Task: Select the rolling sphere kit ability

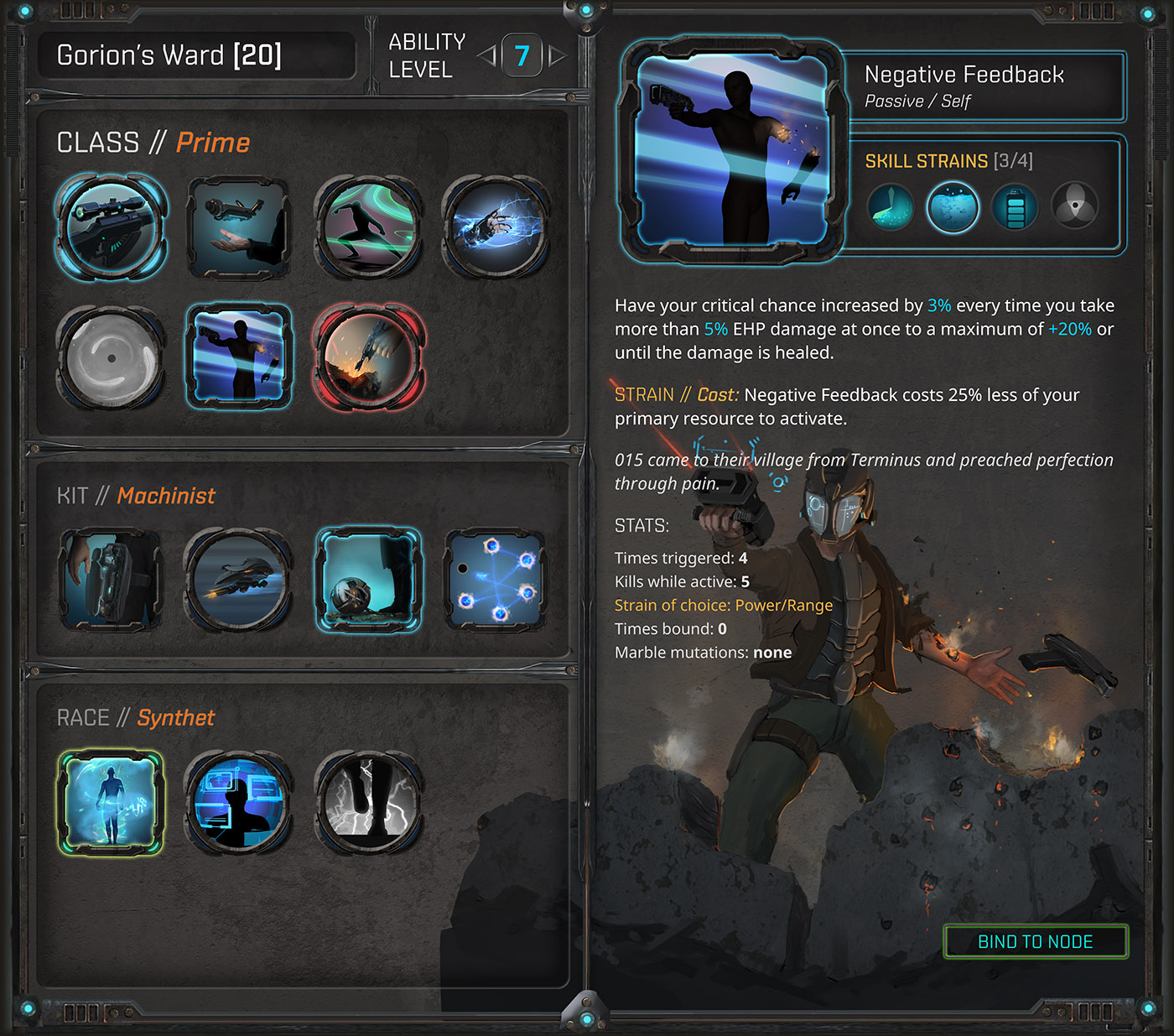Action: pyautogui.click(x=368, y=580)
